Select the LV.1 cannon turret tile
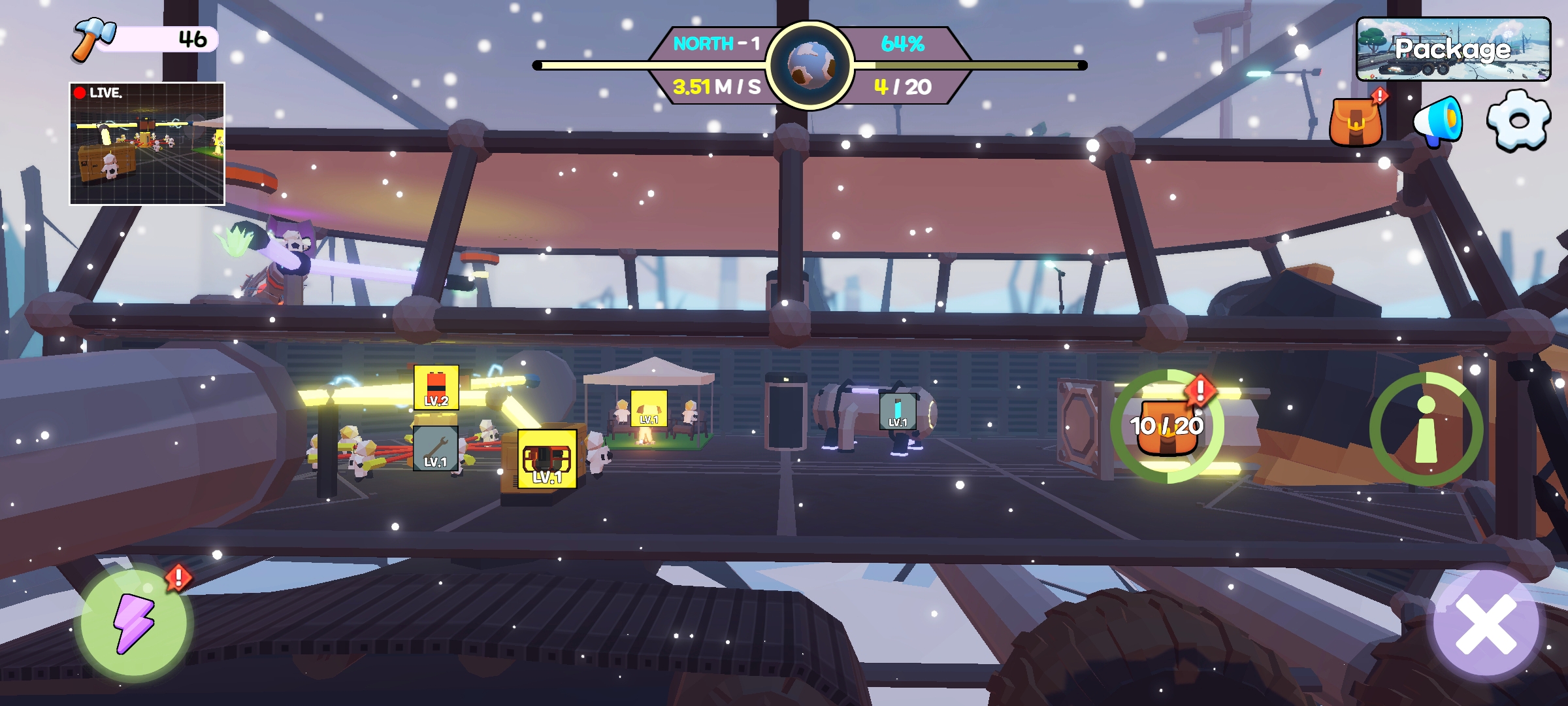Viewport: 1568px width, 706px height. point(898,411)
